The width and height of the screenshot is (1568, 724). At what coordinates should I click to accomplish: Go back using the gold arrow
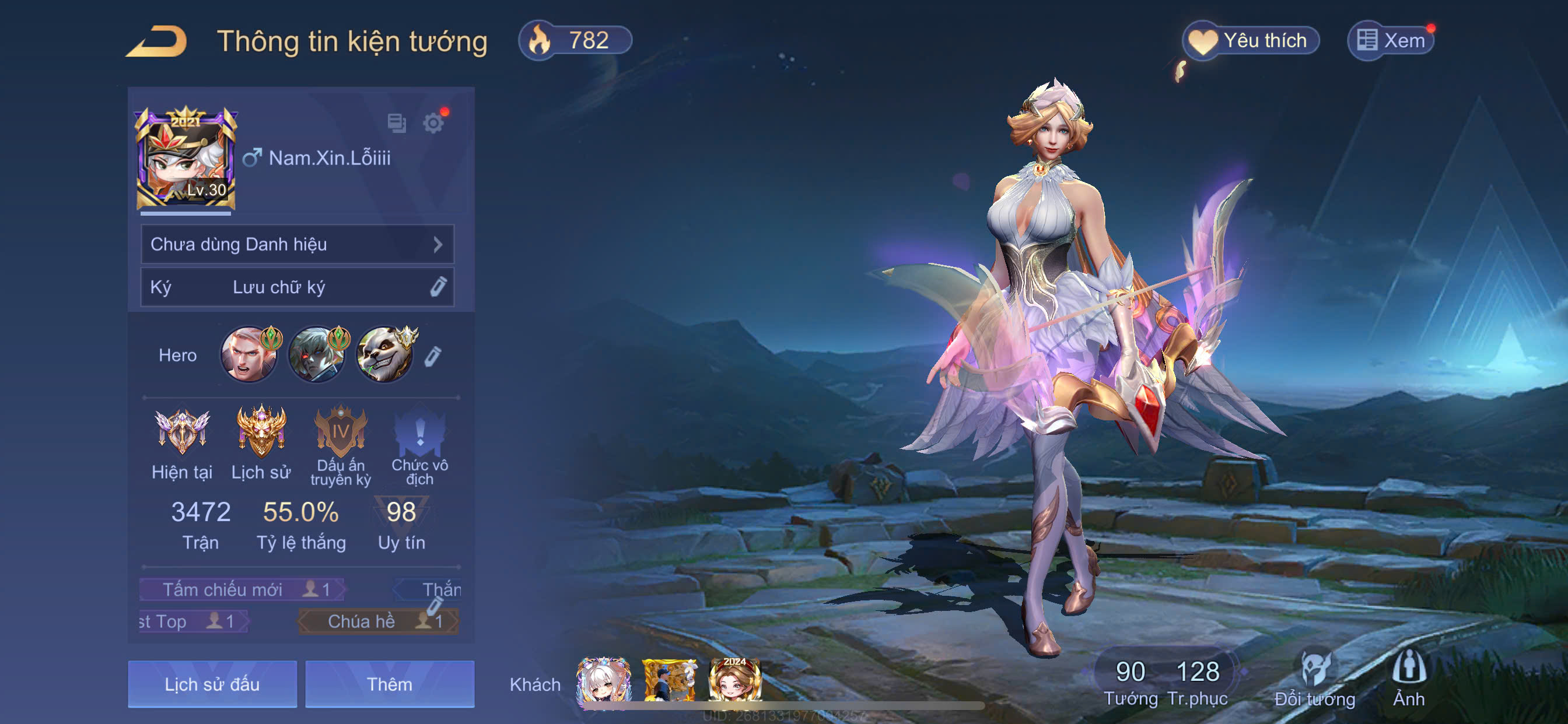point(156,42)
